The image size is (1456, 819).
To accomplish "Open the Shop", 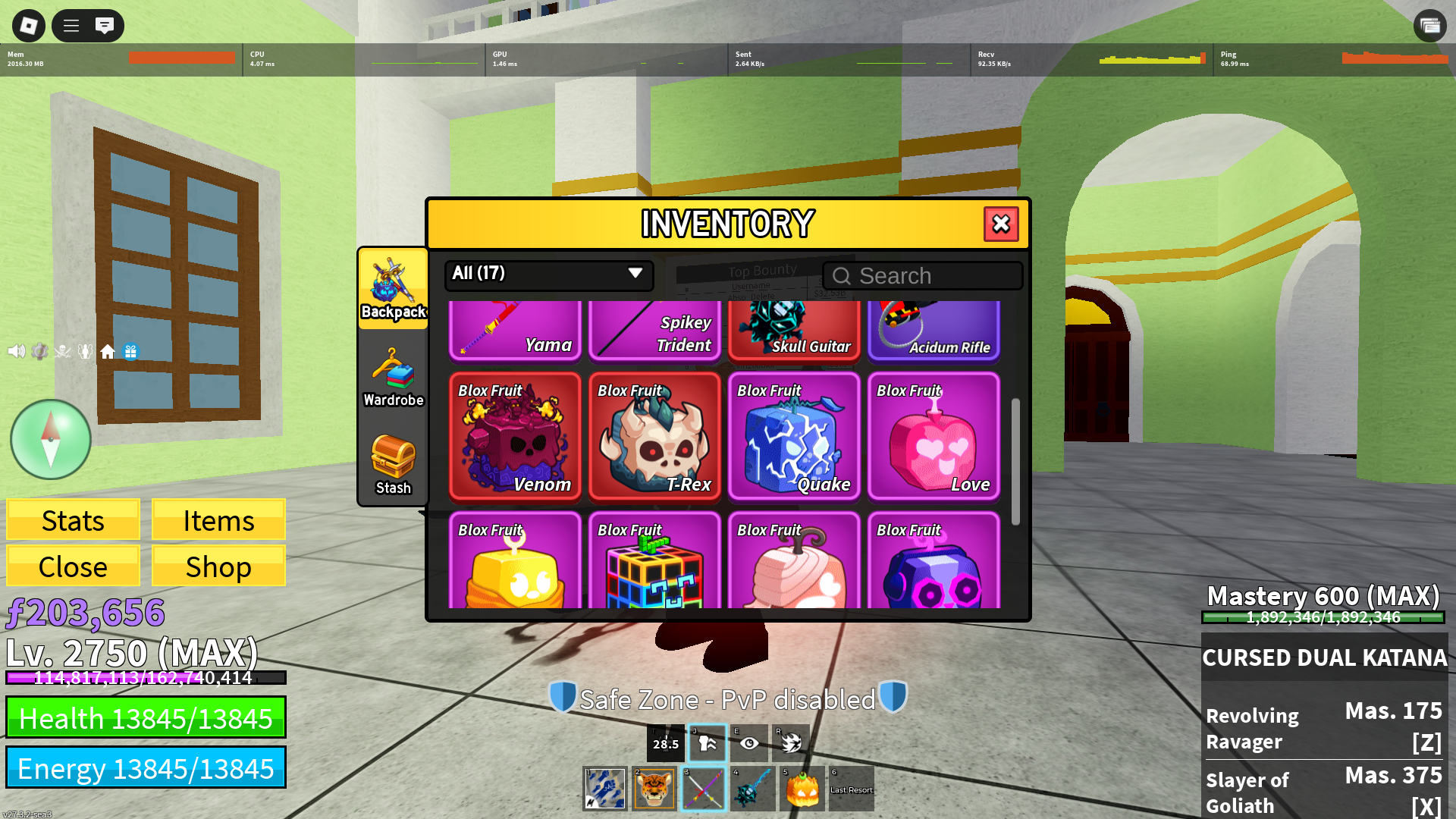I will (218, 566).
